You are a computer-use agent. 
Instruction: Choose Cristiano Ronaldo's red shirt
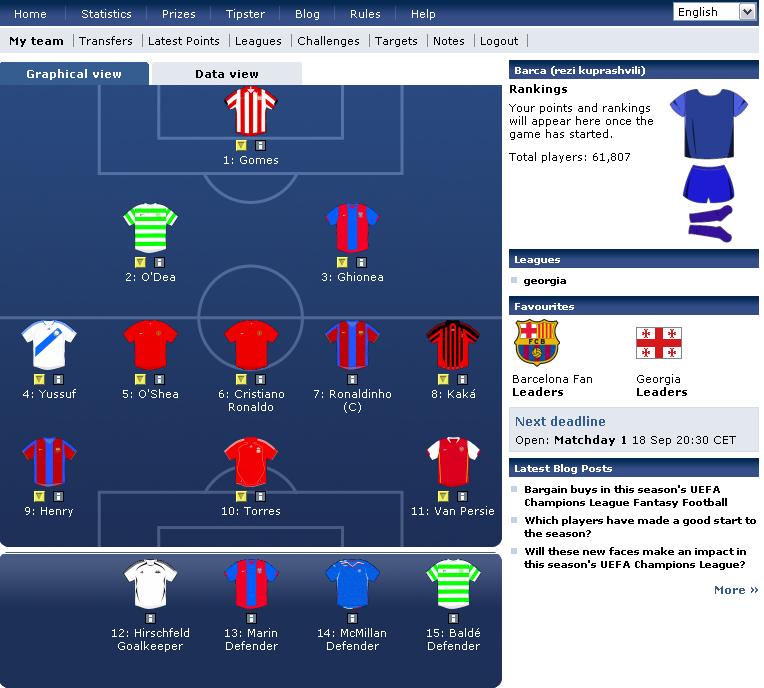point(249,346)
